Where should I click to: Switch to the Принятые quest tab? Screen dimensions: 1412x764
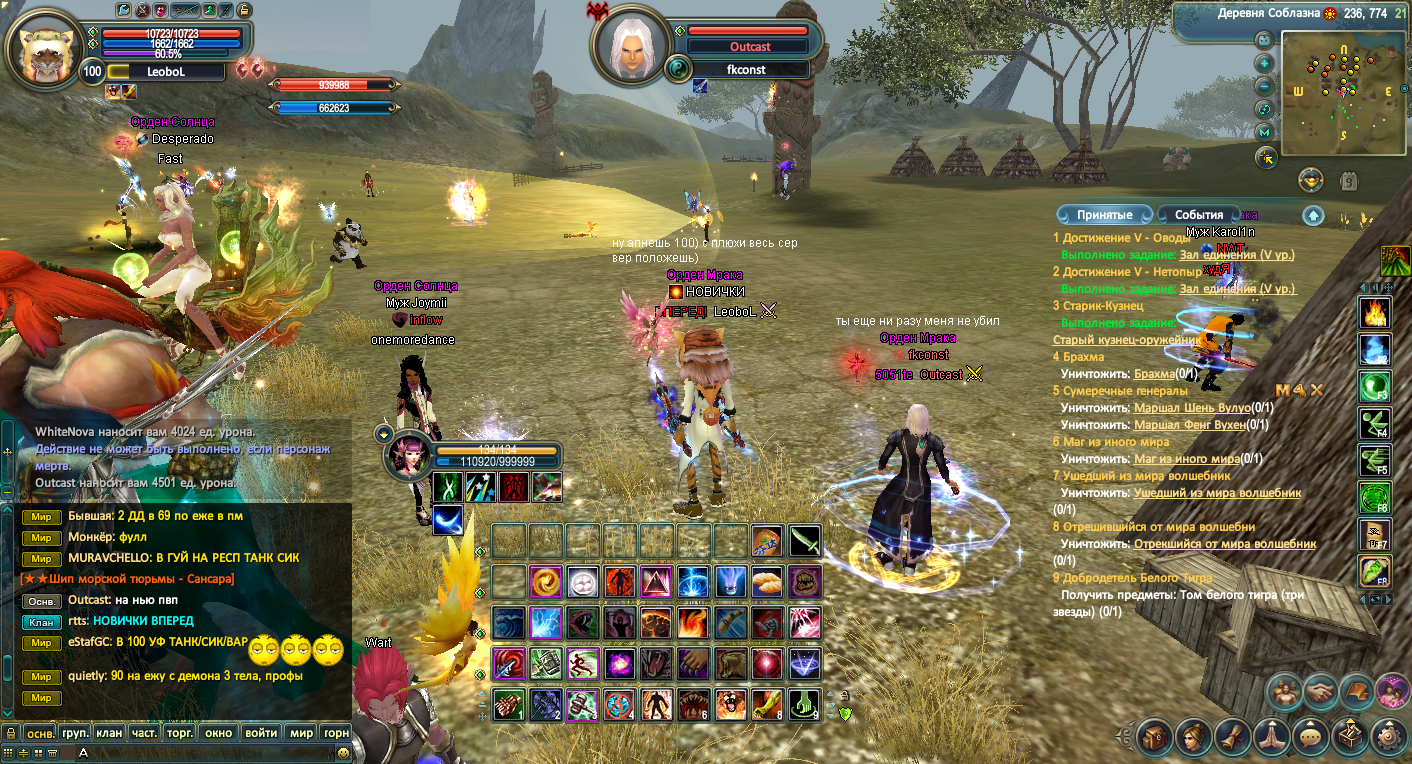coord(1104,215)
